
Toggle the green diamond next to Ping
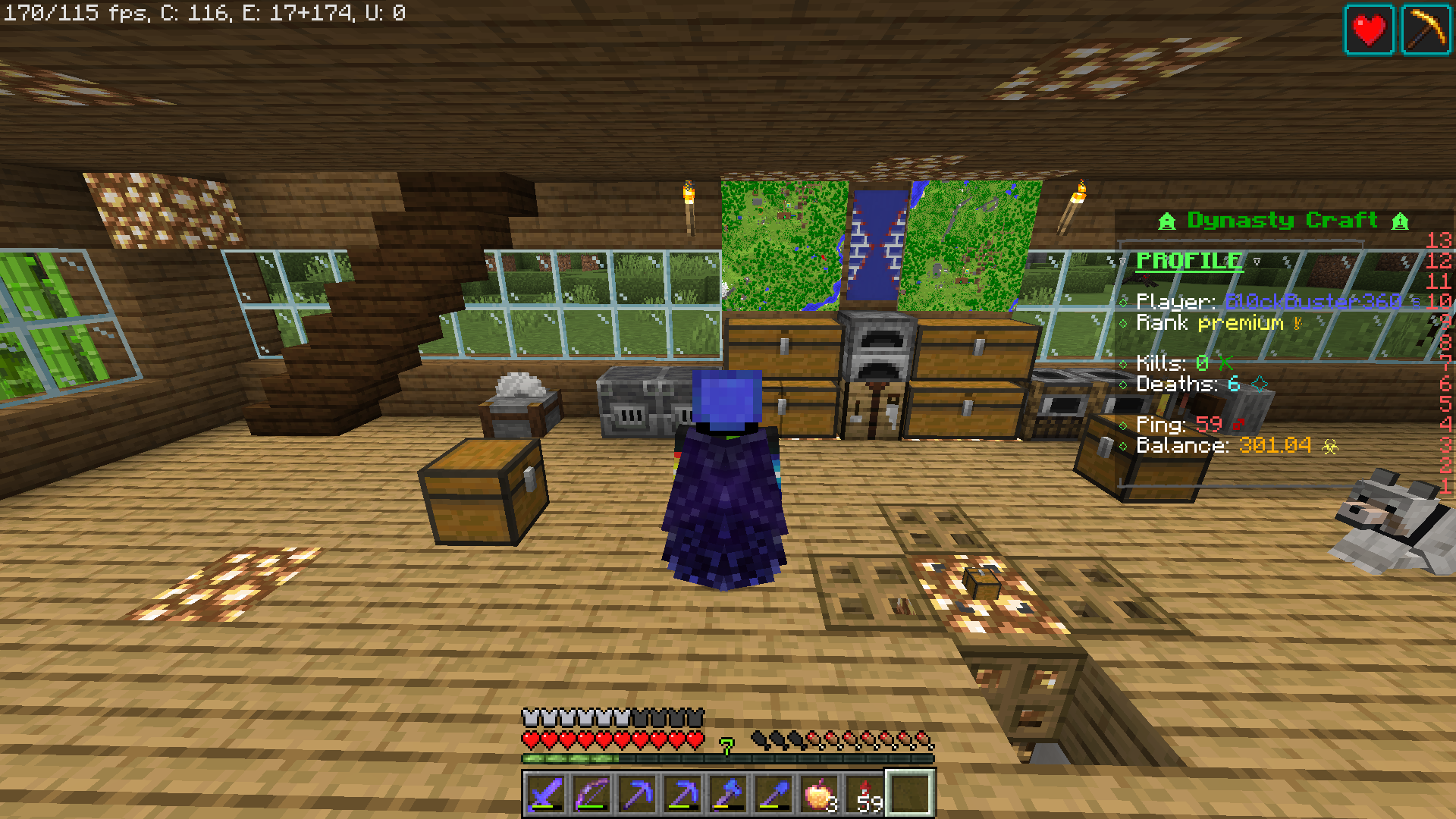click(x=1125, y=425)
